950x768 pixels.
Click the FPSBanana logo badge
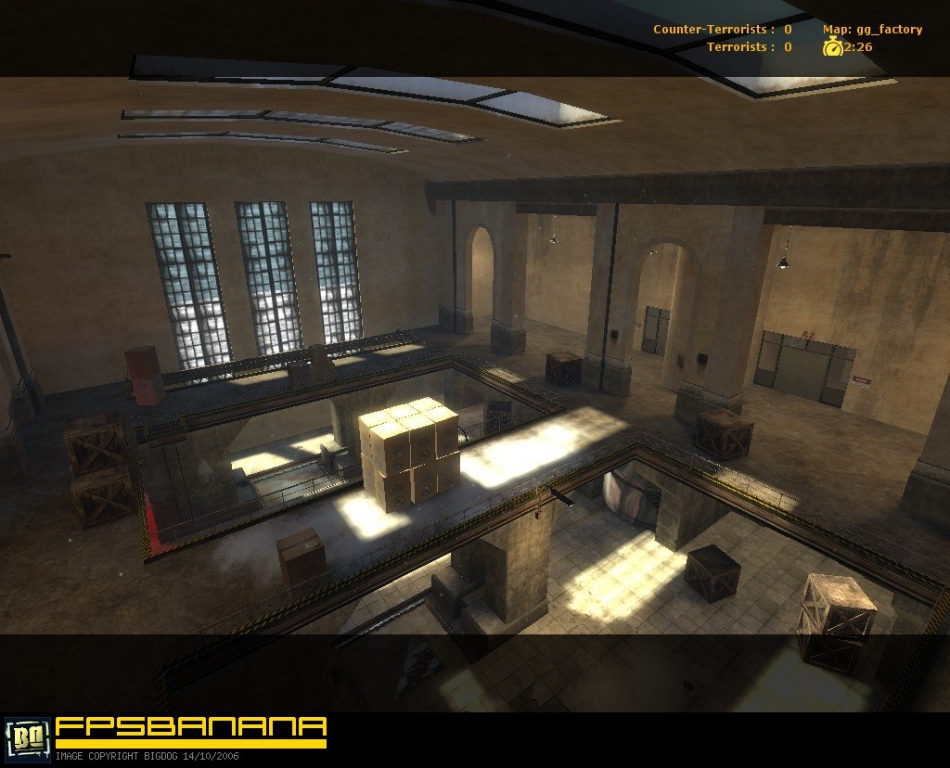(27, 737)
